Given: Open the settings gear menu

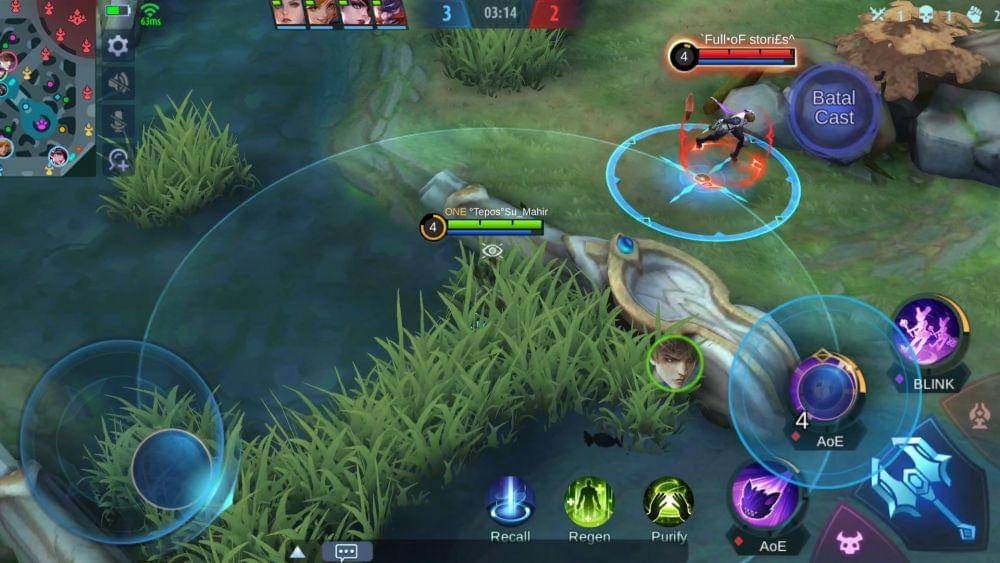Looking at the screenshot, I should (x=118, y=45).
